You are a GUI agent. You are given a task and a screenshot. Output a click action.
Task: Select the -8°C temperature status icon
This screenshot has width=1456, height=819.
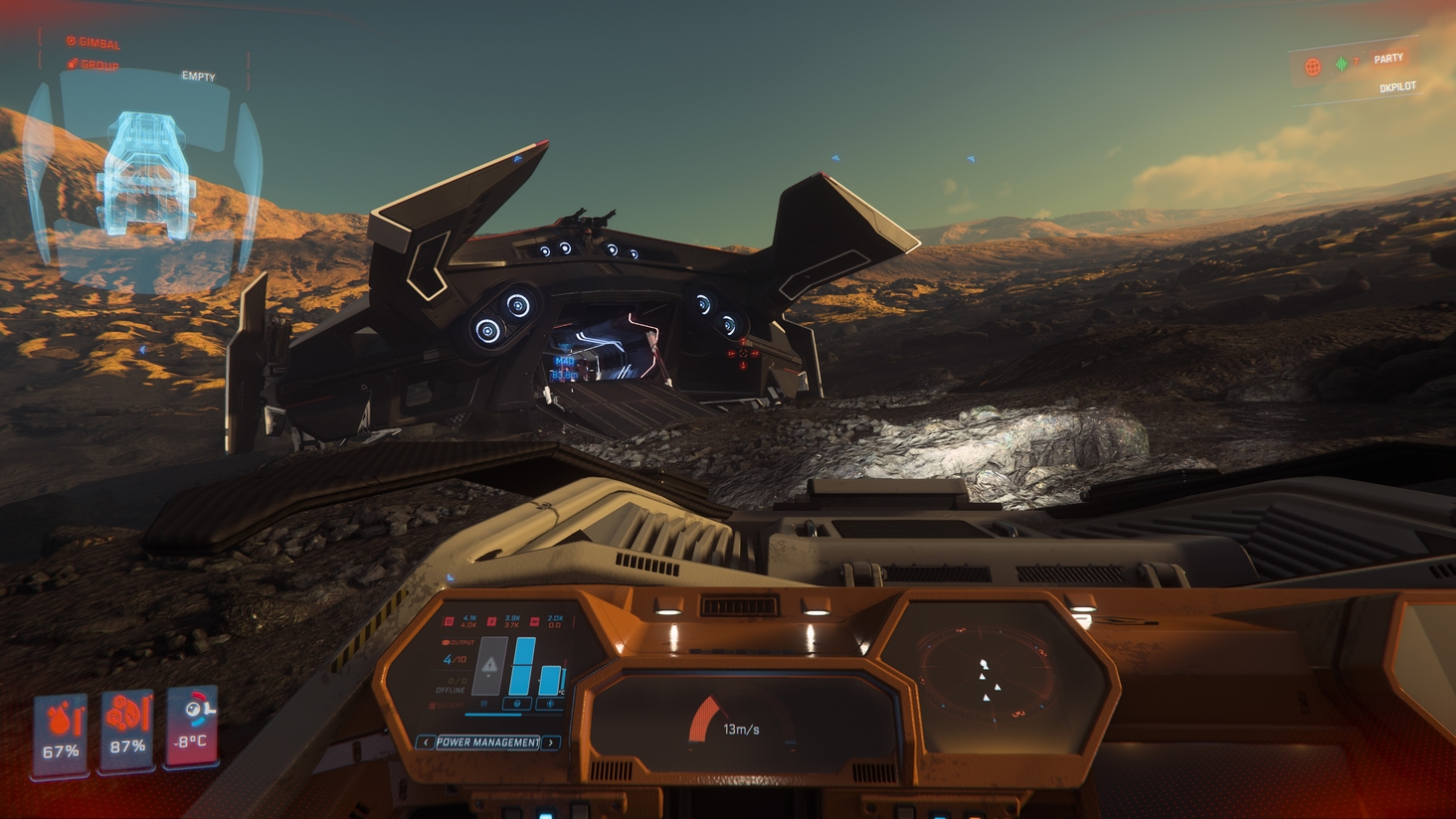point(192,723)
